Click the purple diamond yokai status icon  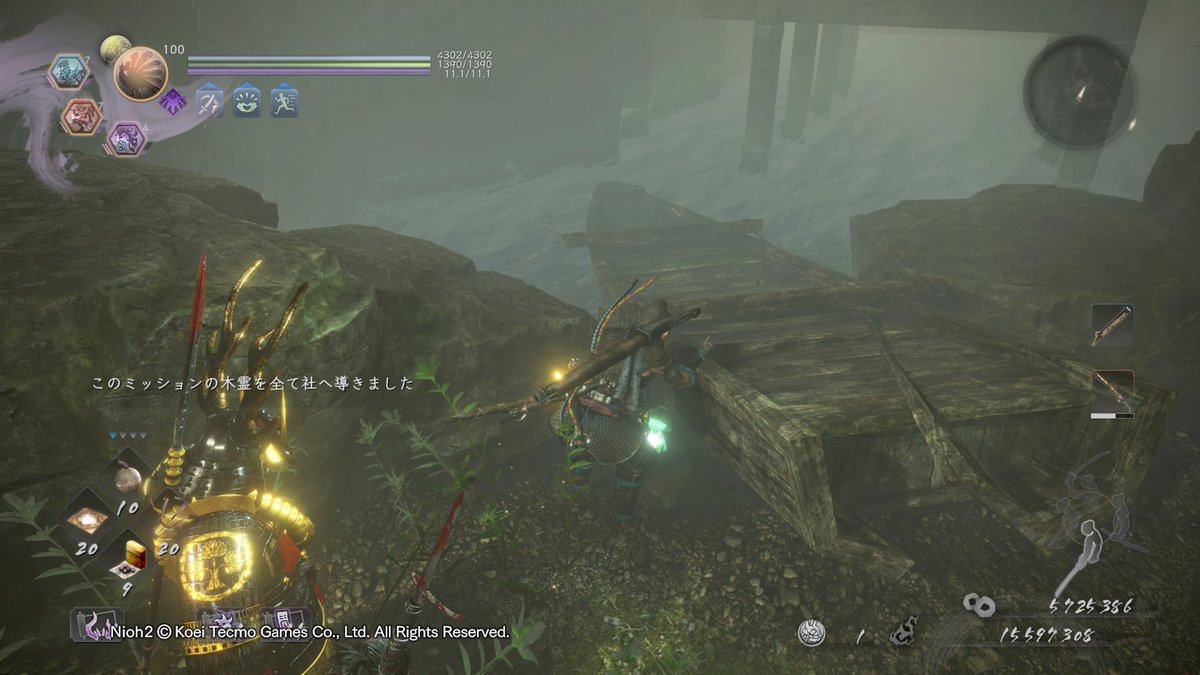pyautogui.click(x=172, y=100)
